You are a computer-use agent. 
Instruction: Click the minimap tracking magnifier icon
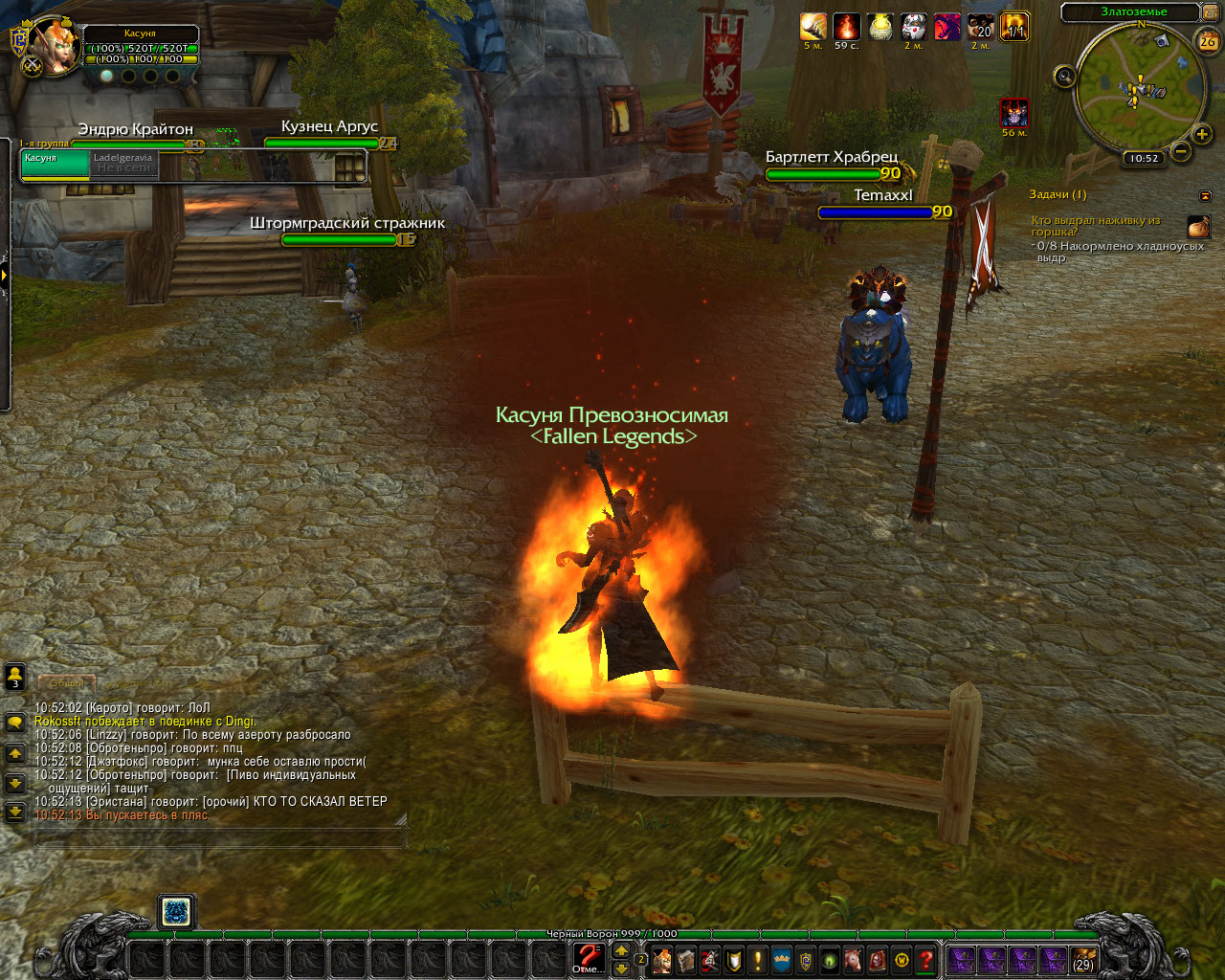point(1064,77)
